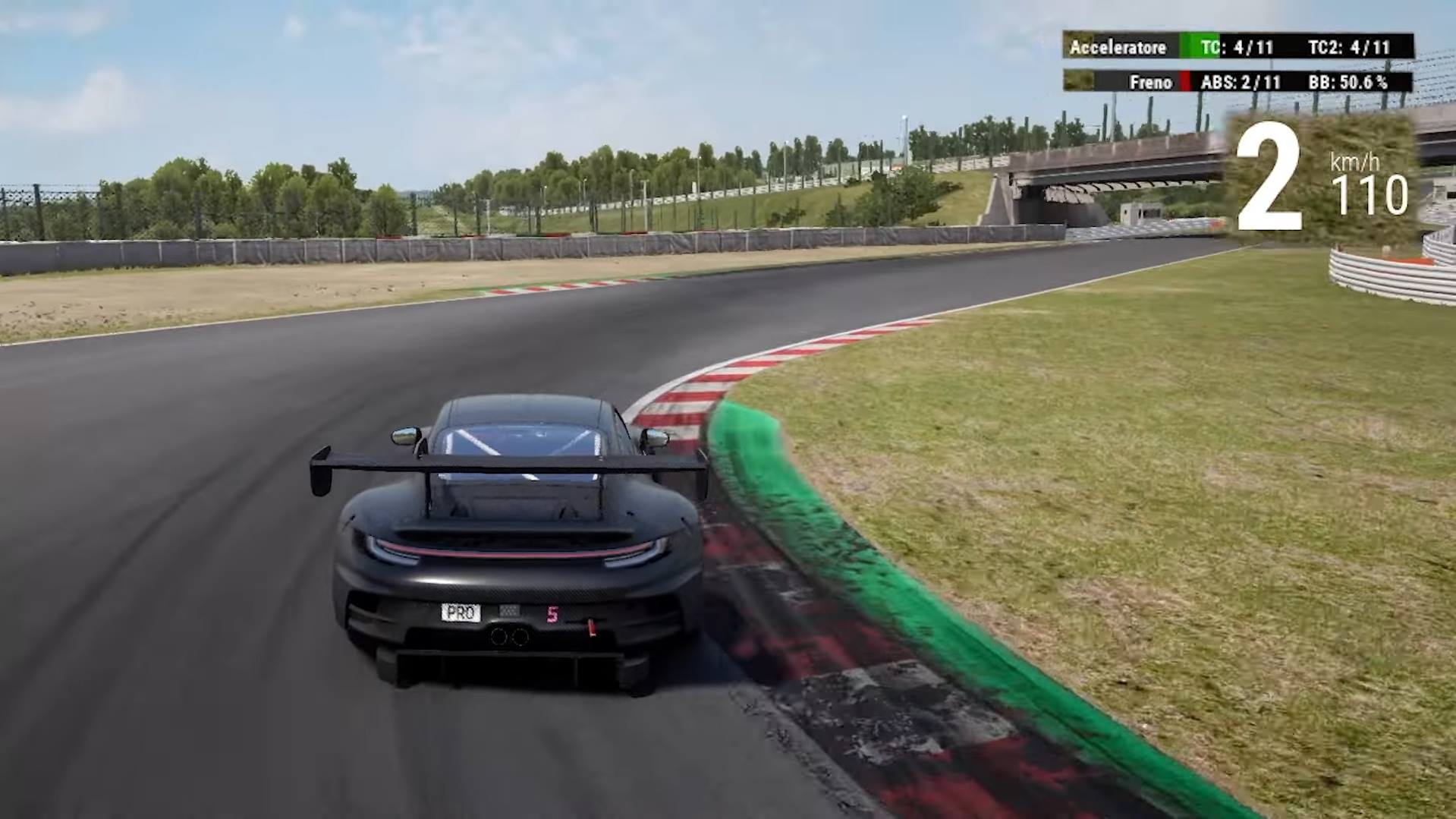Select the Freno label text
The image size is (1456, 819).
pyautogui.click(x=1150, y=83)
